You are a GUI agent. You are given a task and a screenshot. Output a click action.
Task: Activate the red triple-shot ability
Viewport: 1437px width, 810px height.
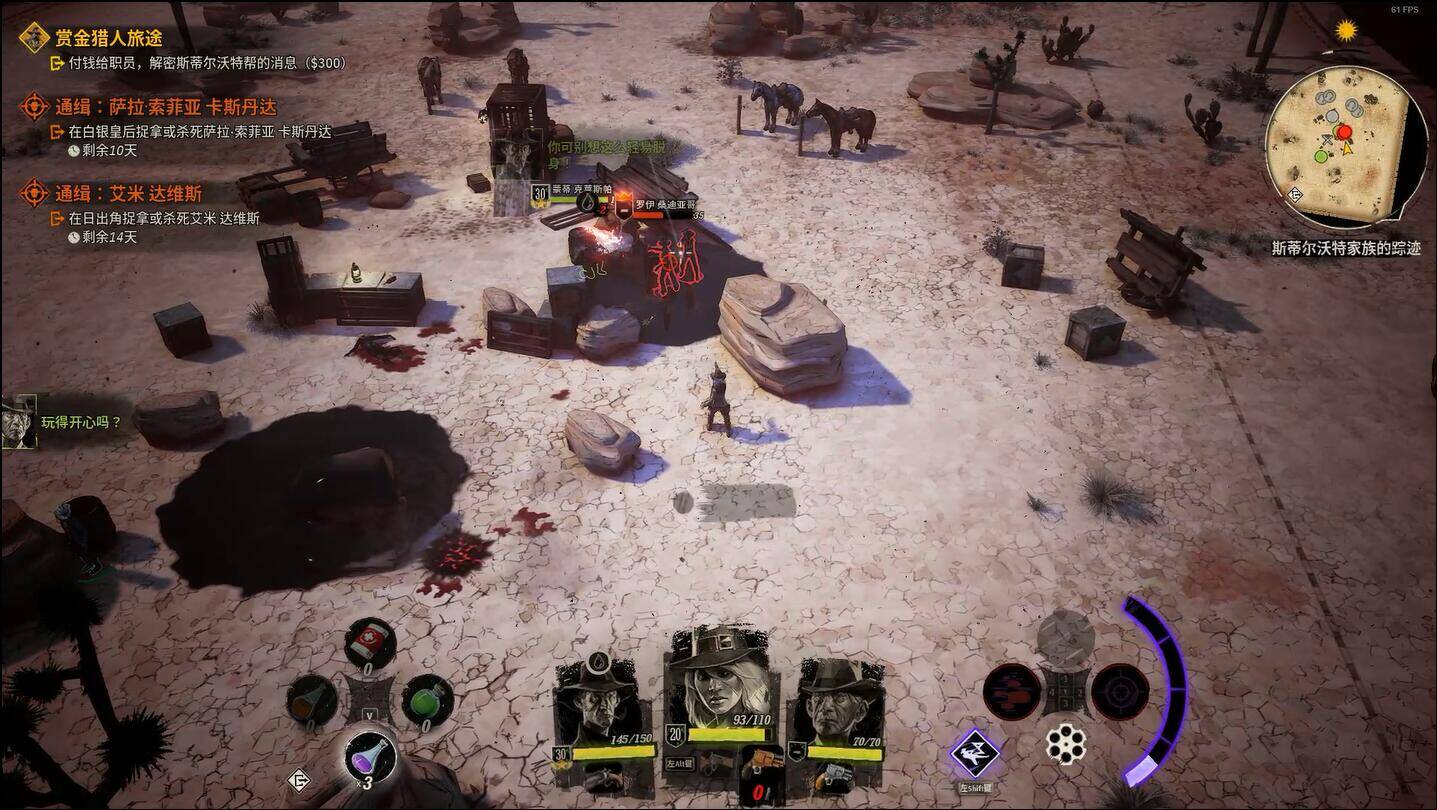pyautogui.click(x=1011, y=691)
